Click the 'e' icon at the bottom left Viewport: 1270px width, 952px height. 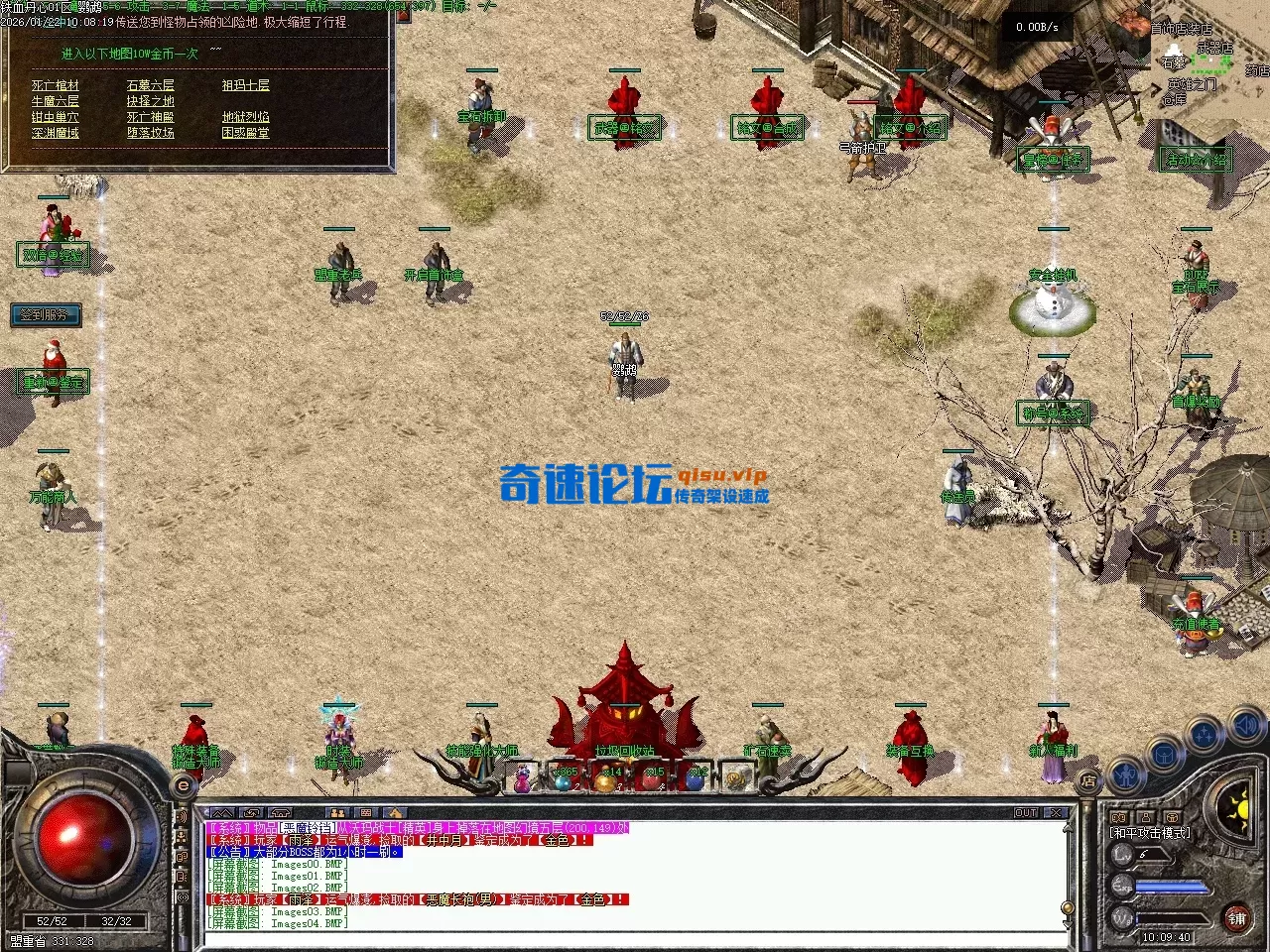tap(183, 783)
